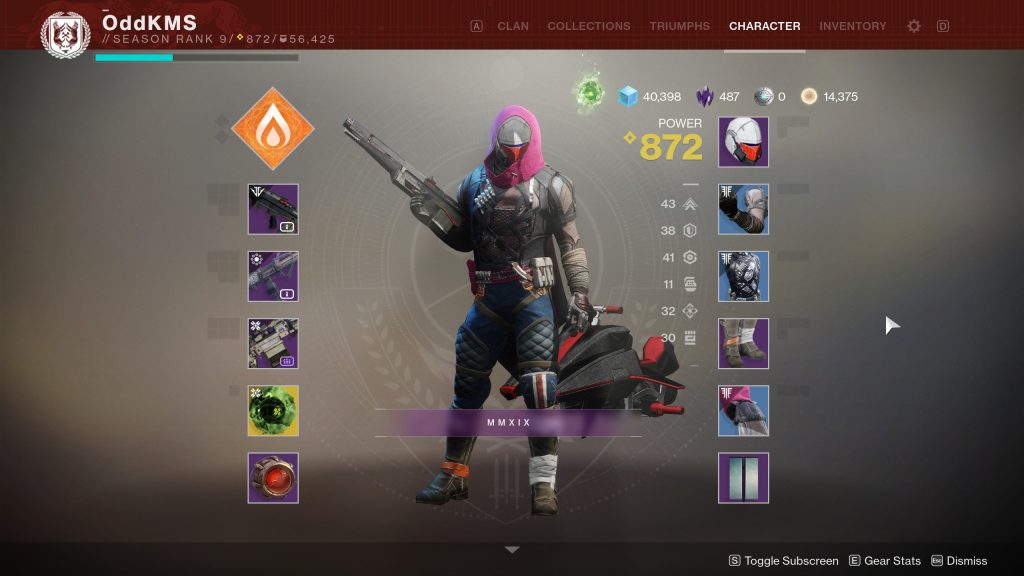Select the kinetic weapon slot
This screenshot has height=576, width=1024.
(x=273, y=209)
